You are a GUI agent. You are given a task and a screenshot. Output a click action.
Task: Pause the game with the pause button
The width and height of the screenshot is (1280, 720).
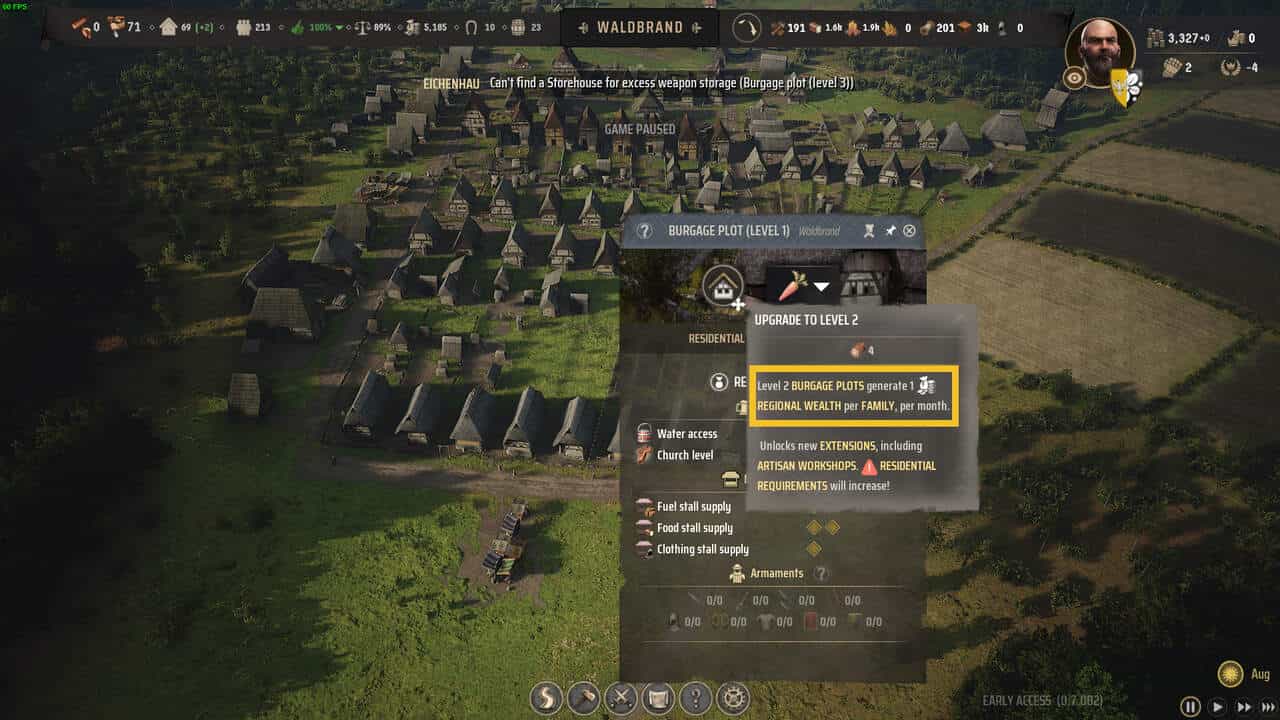point(1190,707)
